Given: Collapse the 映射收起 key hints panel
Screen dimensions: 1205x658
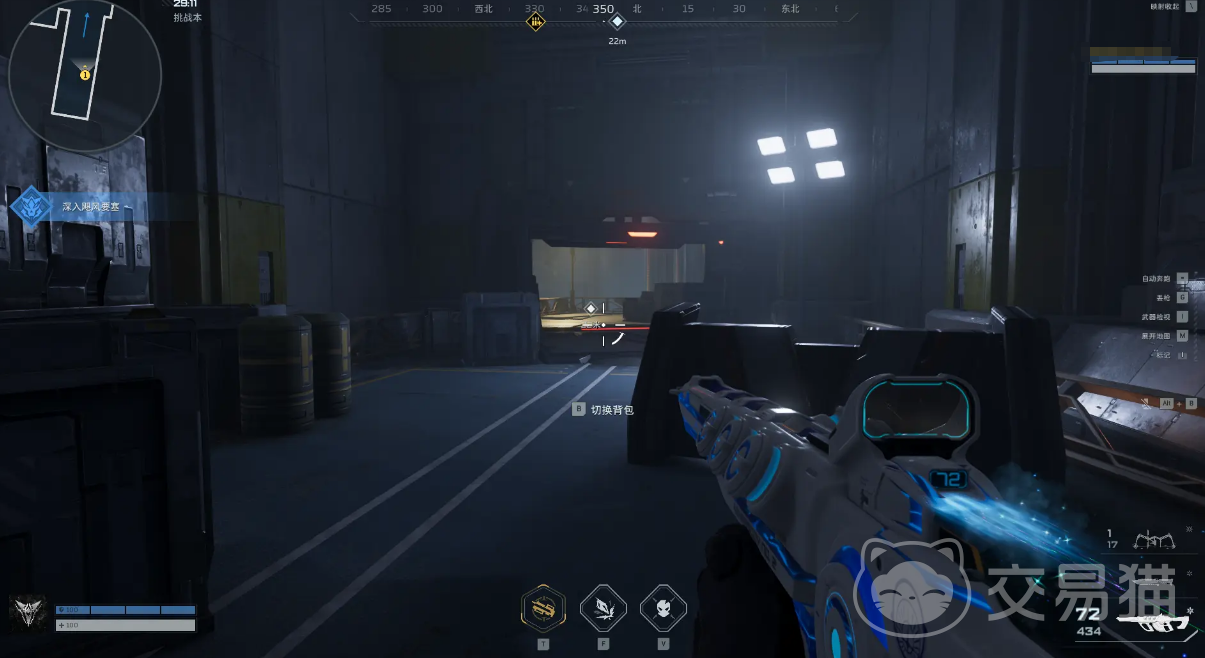Looking at the screenshot, I should tap(1190, 6).
